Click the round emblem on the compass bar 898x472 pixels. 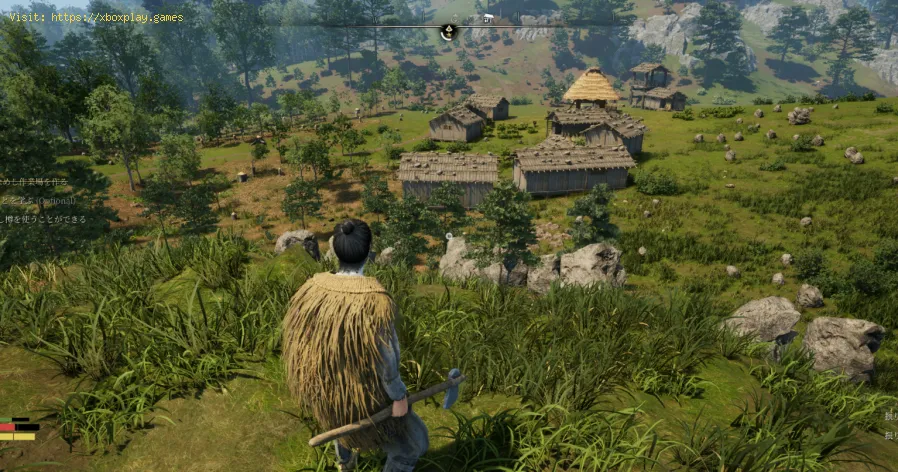[447, 32]
